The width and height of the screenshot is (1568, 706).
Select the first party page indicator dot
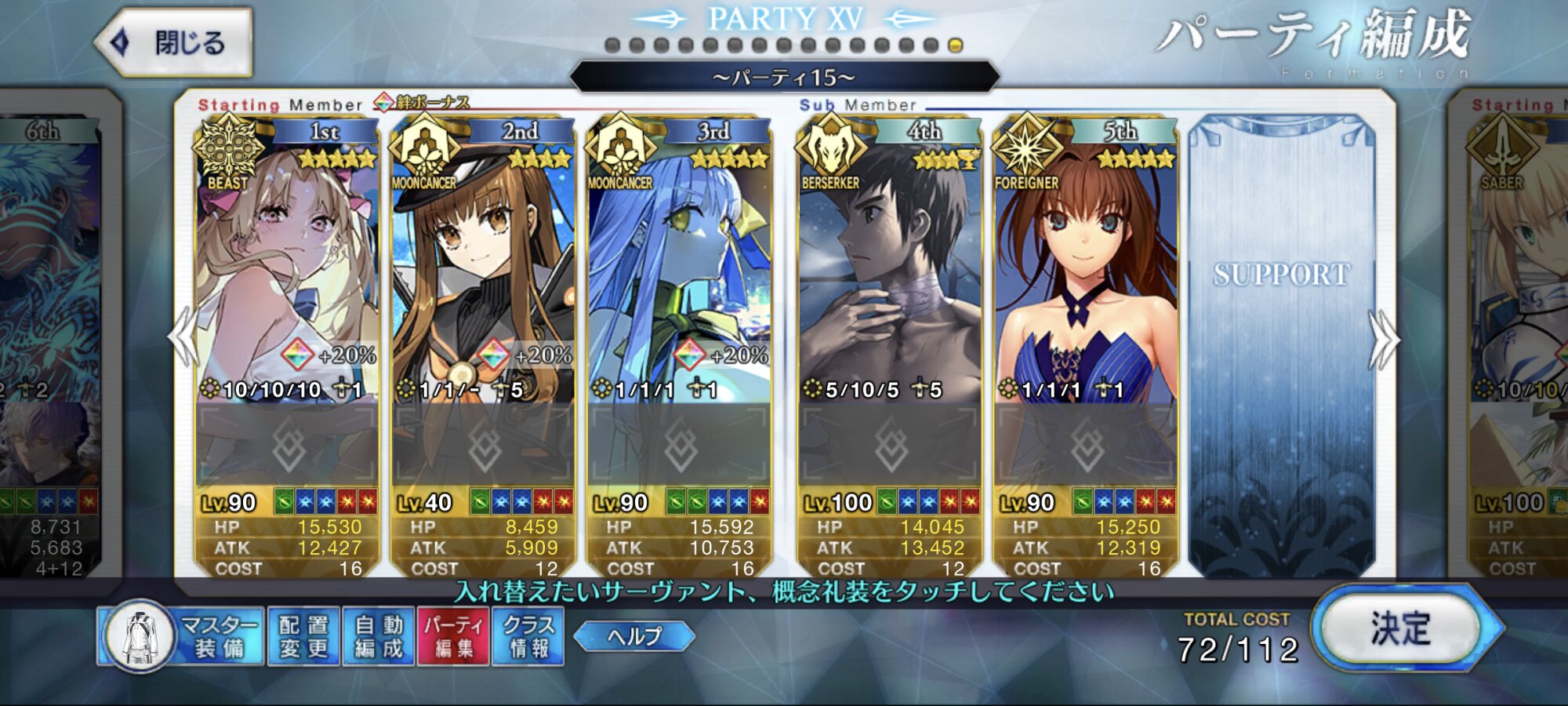tap(613, 45)
